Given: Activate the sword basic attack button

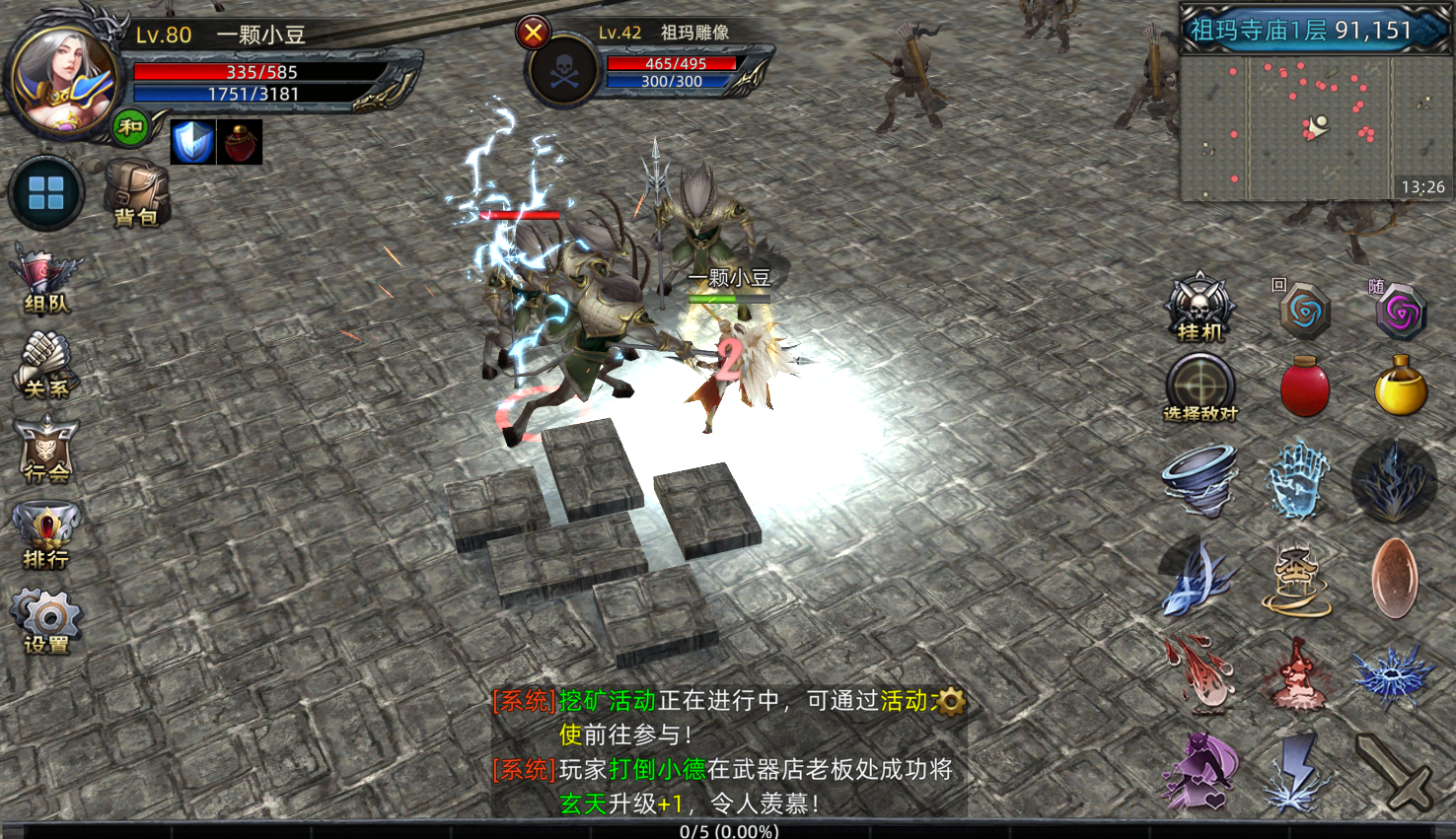Looking at the screenshot, I should pos(1394,773).
